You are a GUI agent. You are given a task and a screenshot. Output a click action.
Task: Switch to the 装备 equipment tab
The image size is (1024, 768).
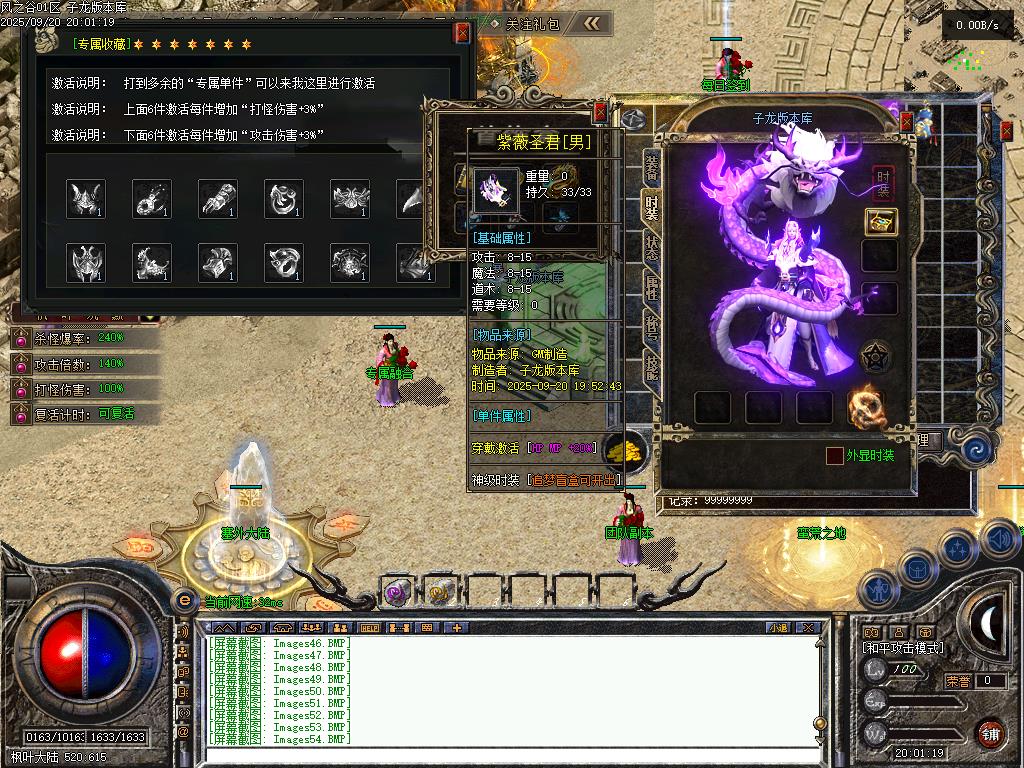pyautogui.click(x=651, y=167)
